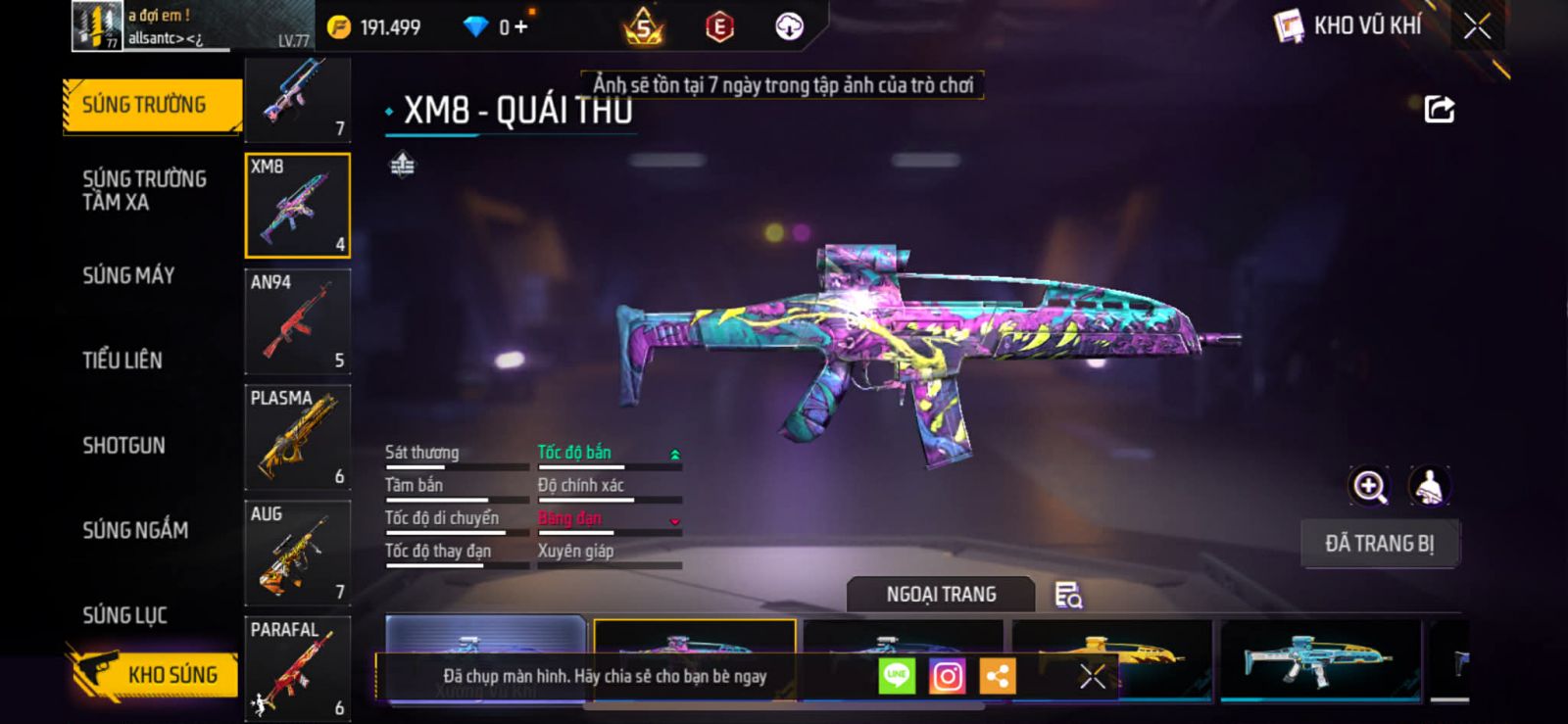Select the PARAFAL weapon thumbnail
The width and height of the screenshot is (1568, 724).
point(297,668)
